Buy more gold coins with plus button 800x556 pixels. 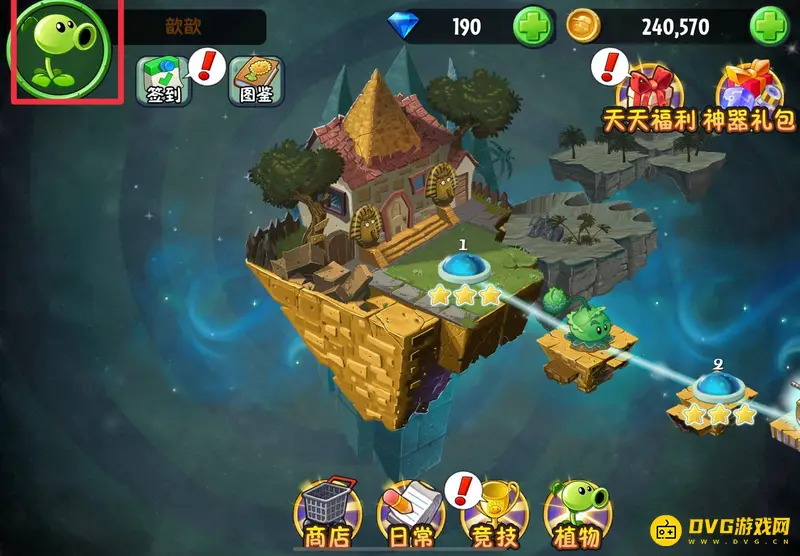769,27
